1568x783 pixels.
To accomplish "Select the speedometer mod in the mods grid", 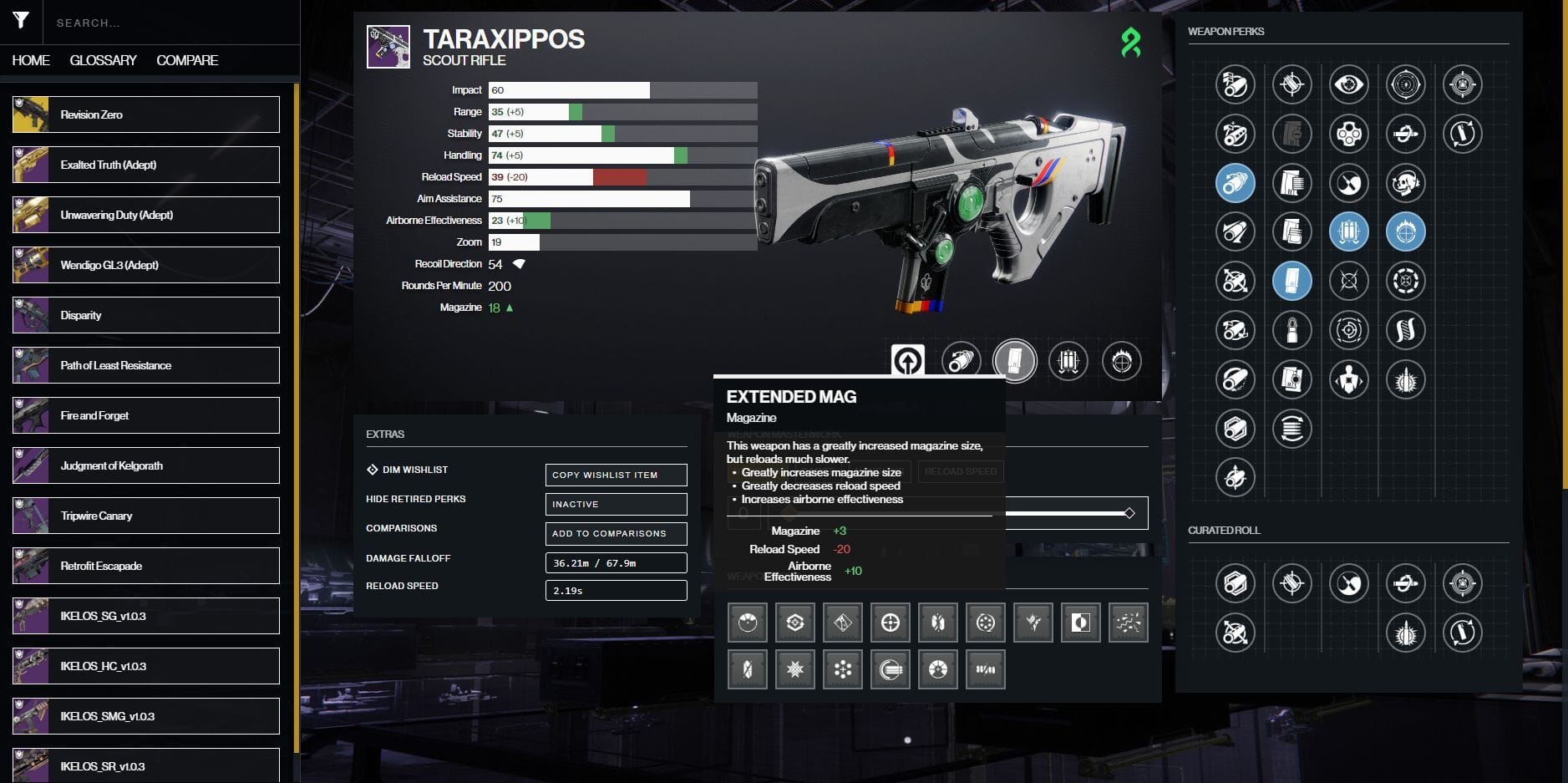I will click(748, 623).
